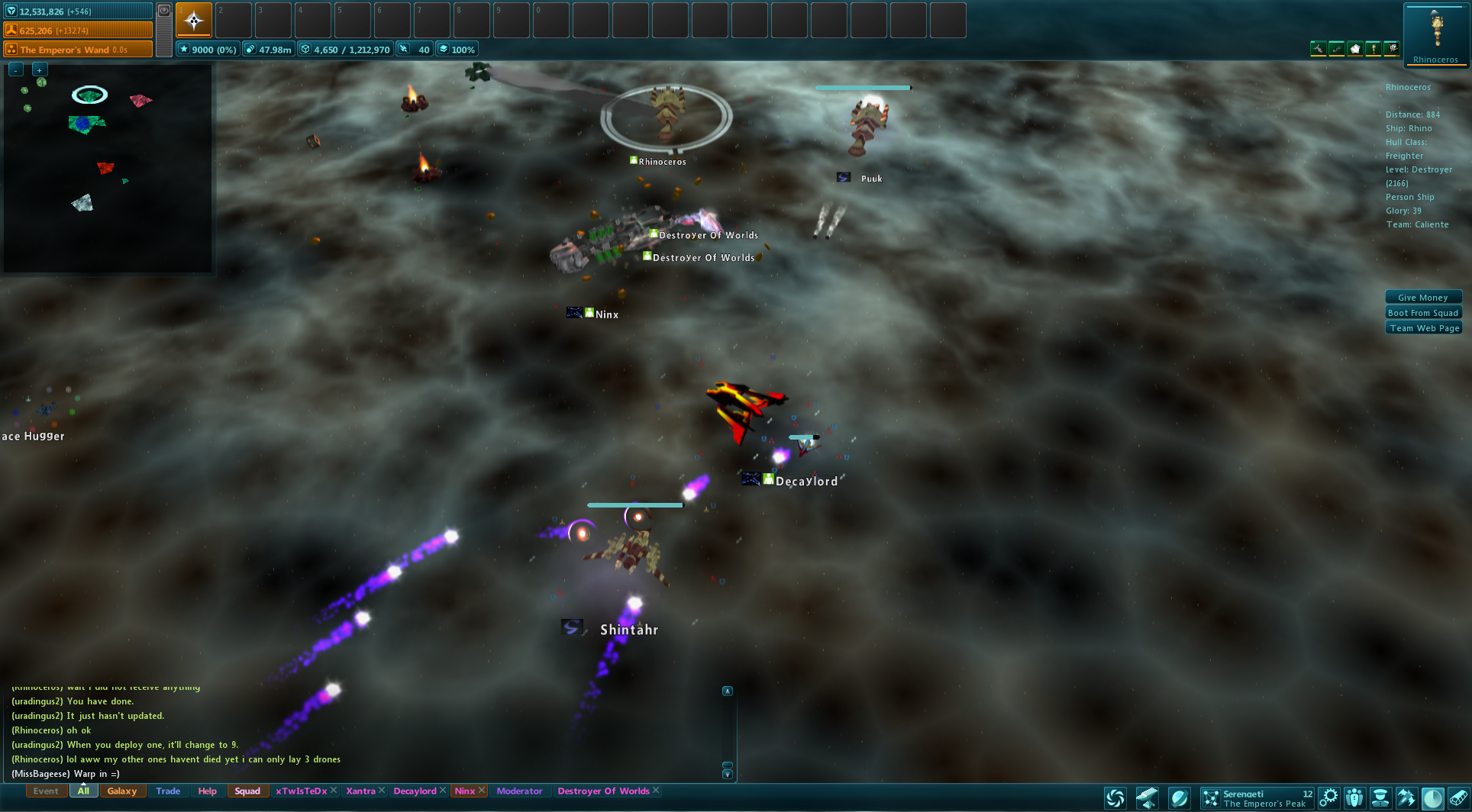Open the Team Web Page
1472x812 pixels.
point(1424,328)
